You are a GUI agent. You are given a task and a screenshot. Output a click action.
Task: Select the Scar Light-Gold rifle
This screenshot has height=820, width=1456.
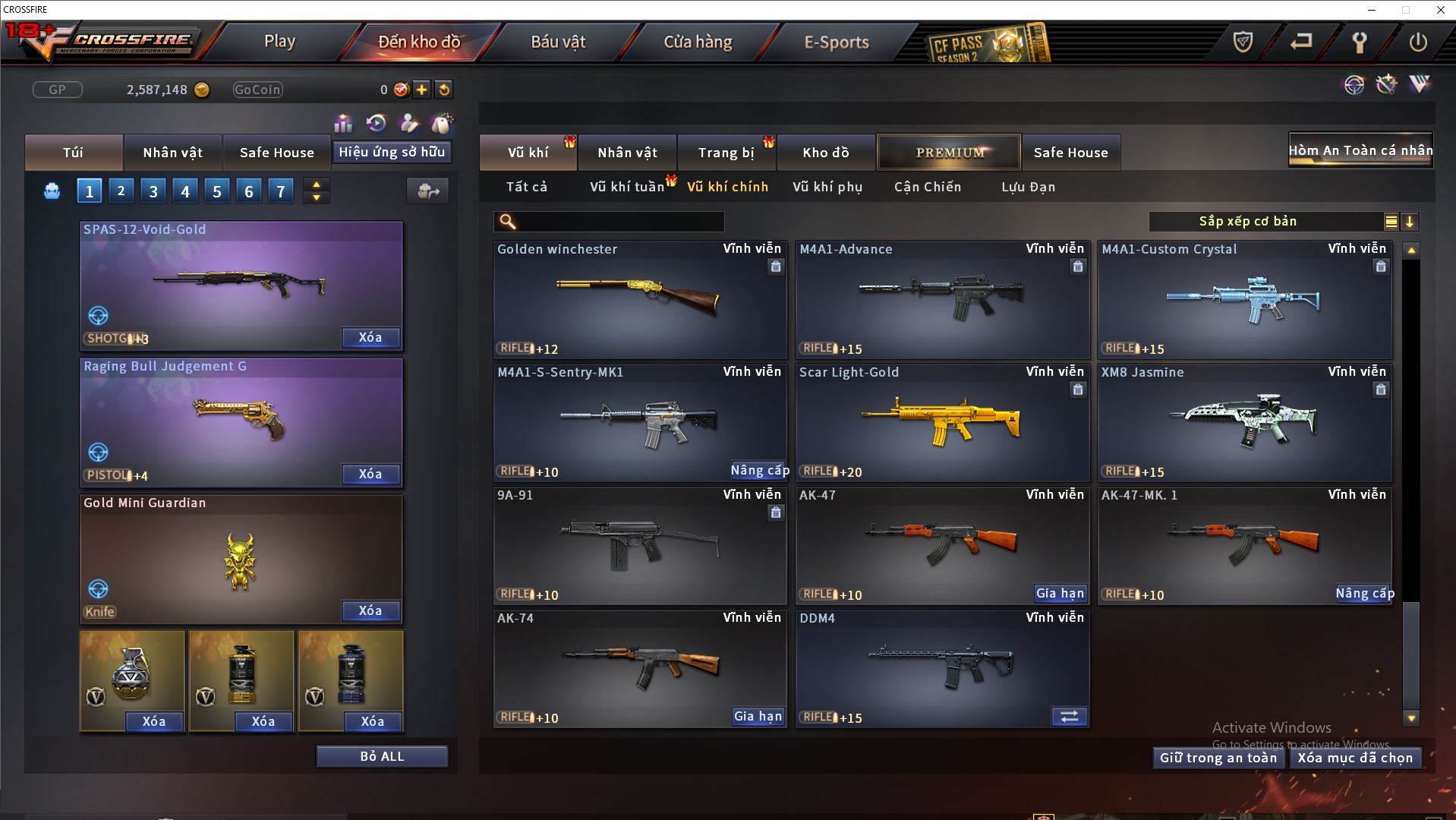(x=942, y=423)
